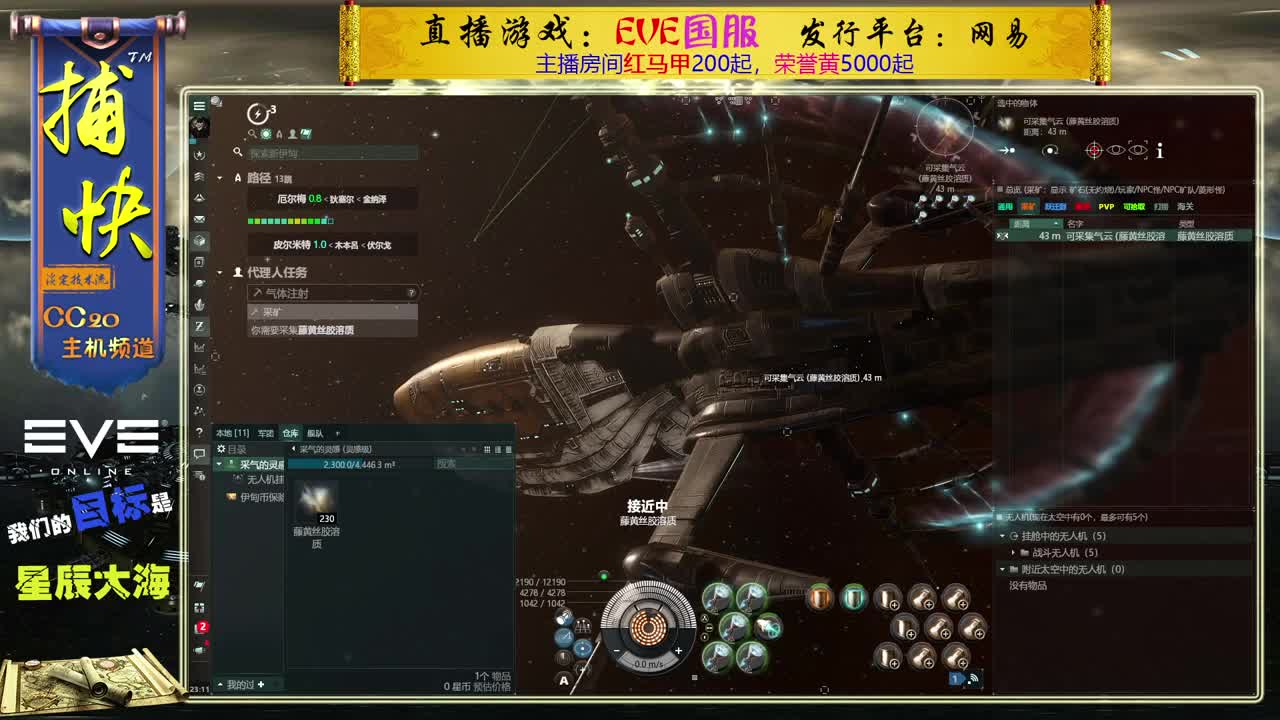Click the plus on the speed throttle
This screenshot has height=720, width=1280.
click(678, 649)
